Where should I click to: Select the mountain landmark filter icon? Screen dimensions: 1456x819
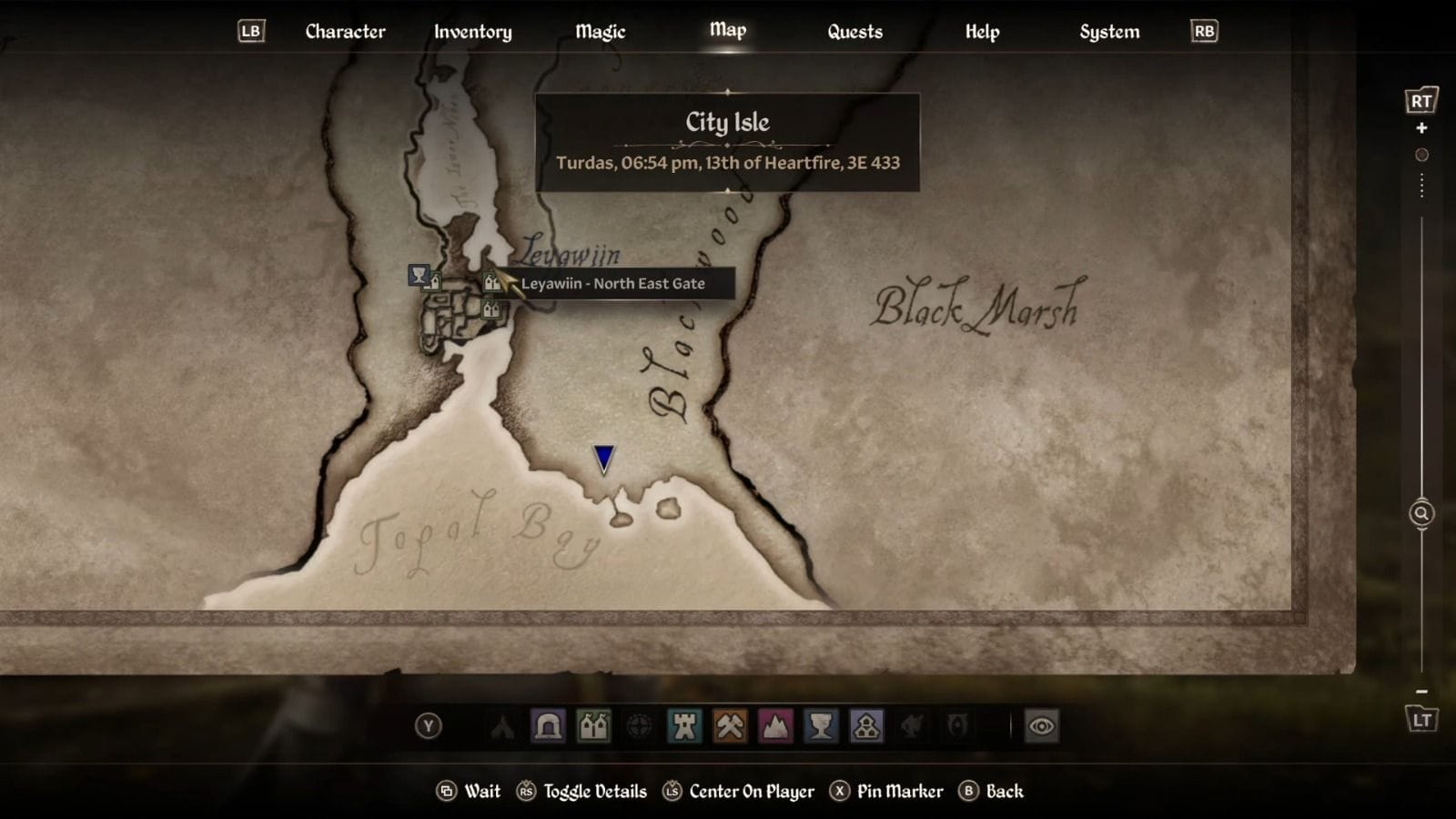tap(774, 726)
